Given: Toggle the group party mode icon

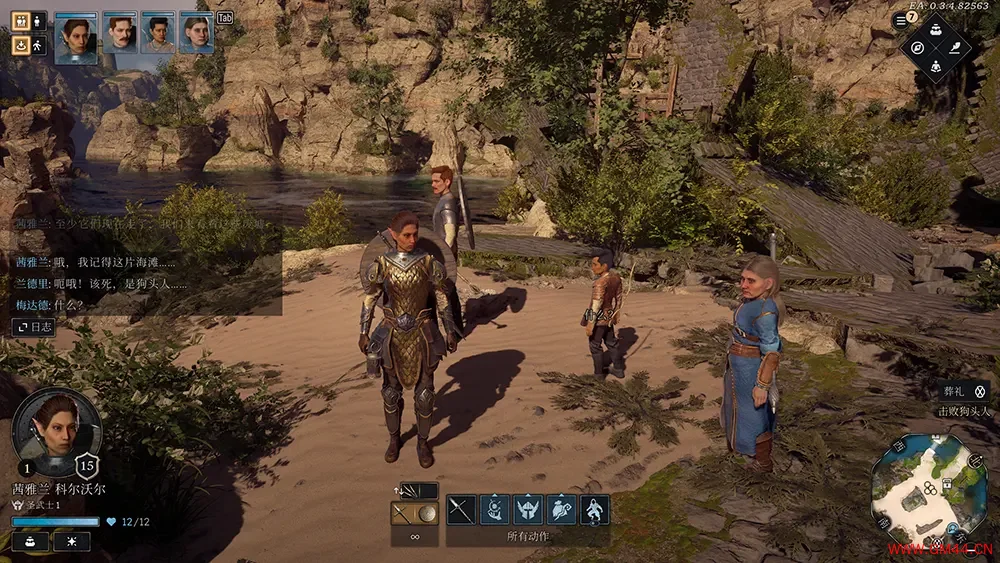Looking at the screenshot, I should click(x=20, y=21).
